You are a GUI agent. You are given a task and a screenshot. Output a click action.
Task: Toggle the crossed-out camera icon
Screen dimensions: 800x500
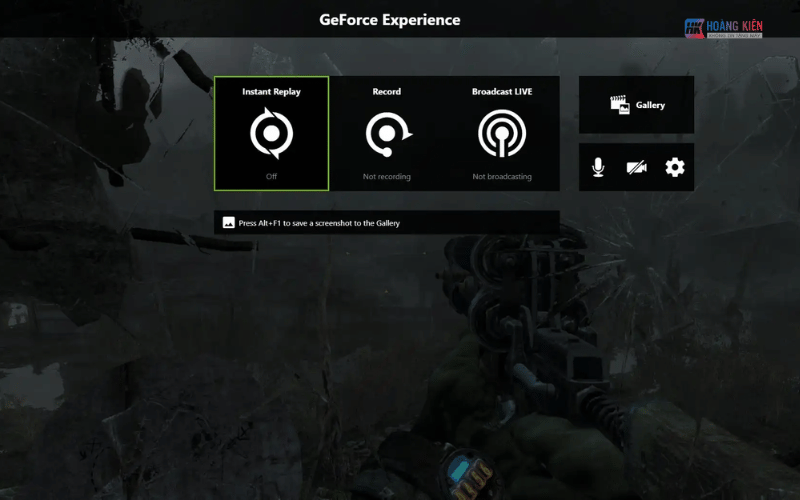[636, 167]
